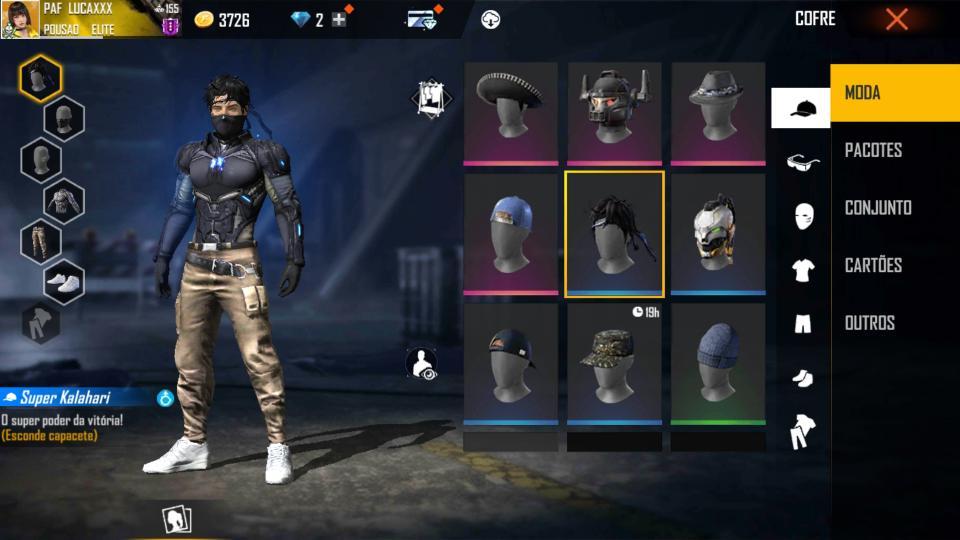Choose the robot helmet with red eyes

[614, 111]
